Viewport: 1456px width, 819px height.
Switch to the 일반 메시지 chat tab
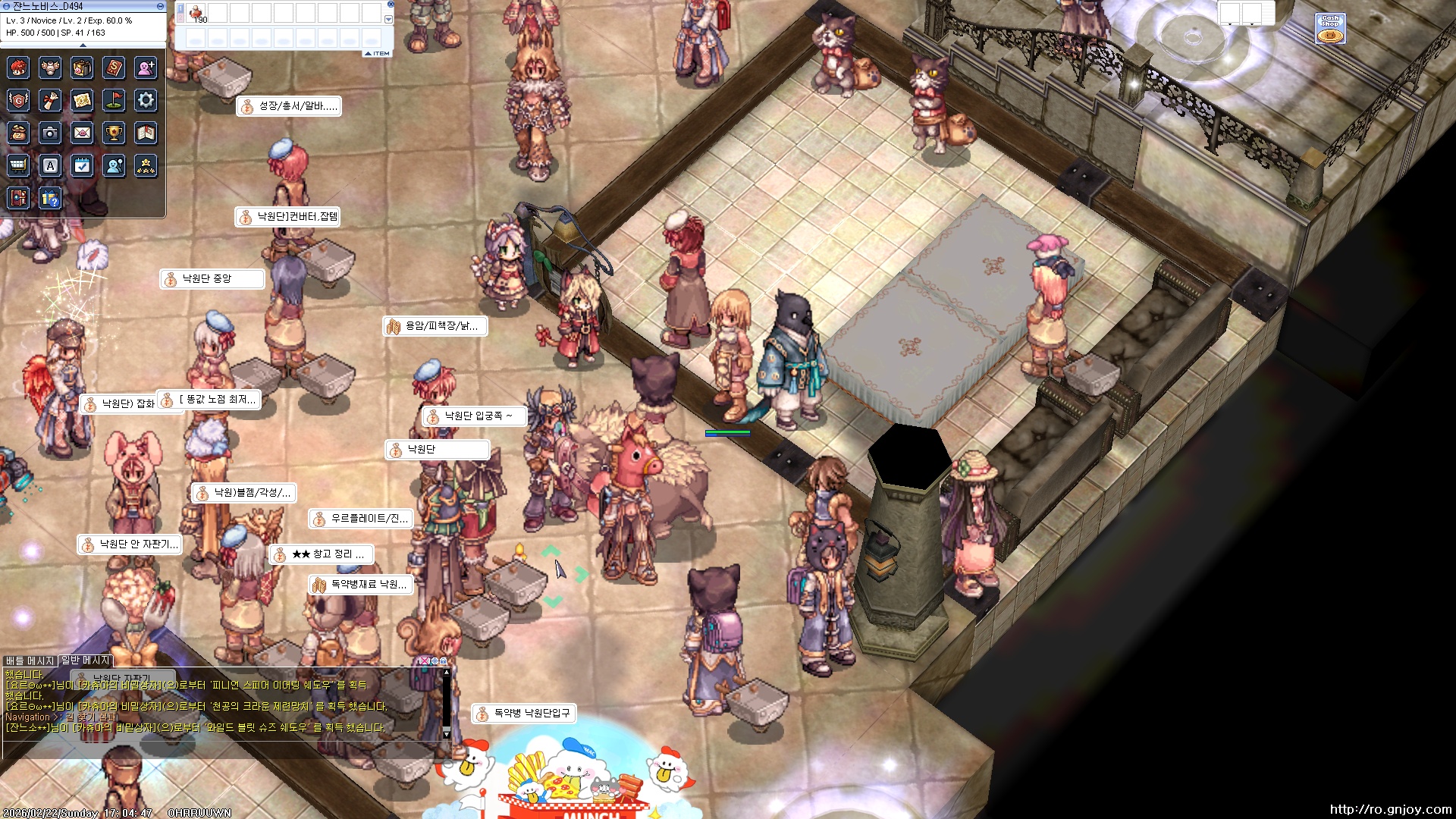[86, 661]
